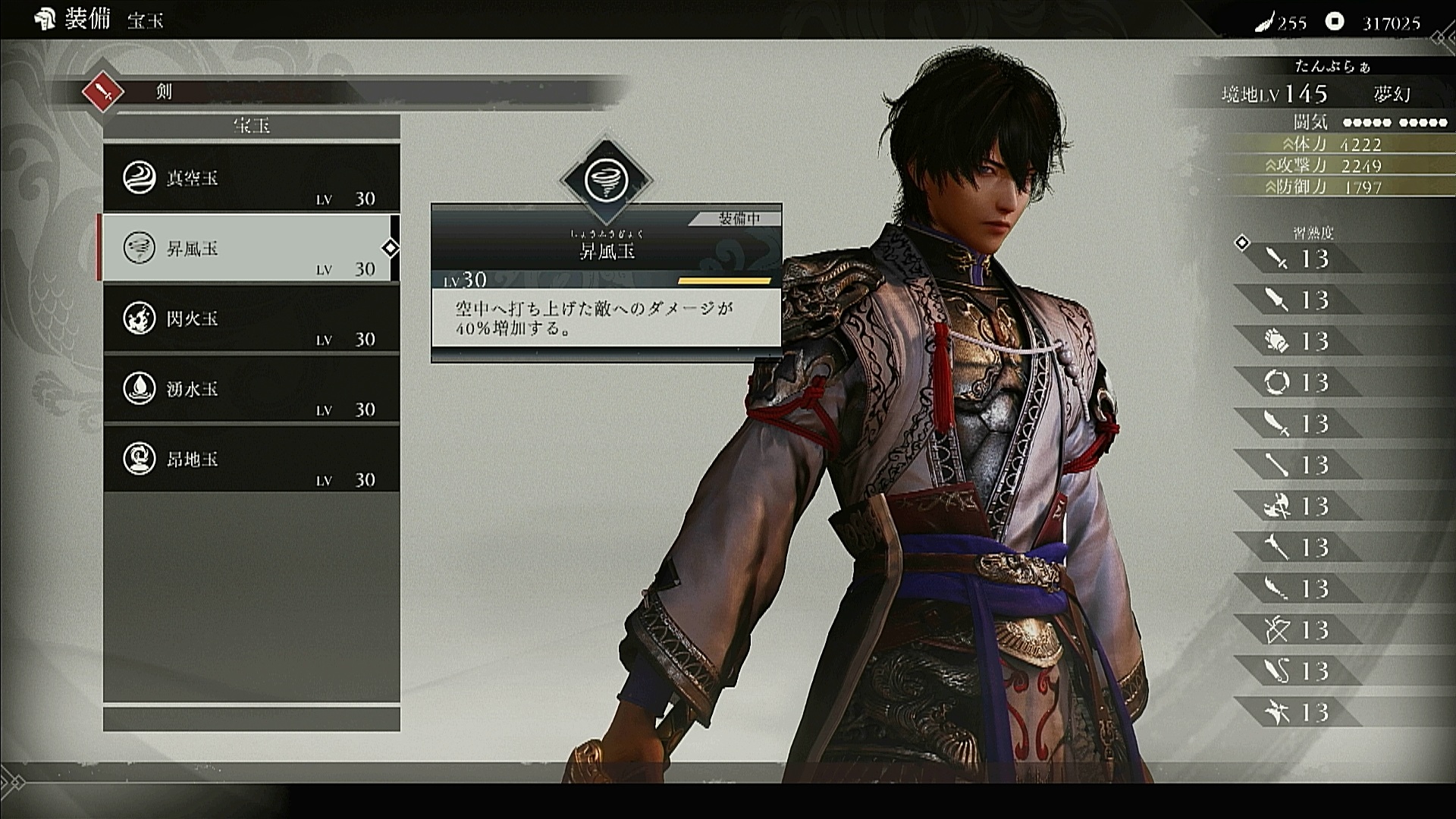Select the ring-shaped wheel weapon proficiency row
The width and height of the screenshot is (1456, 819).
(1298, 382)
